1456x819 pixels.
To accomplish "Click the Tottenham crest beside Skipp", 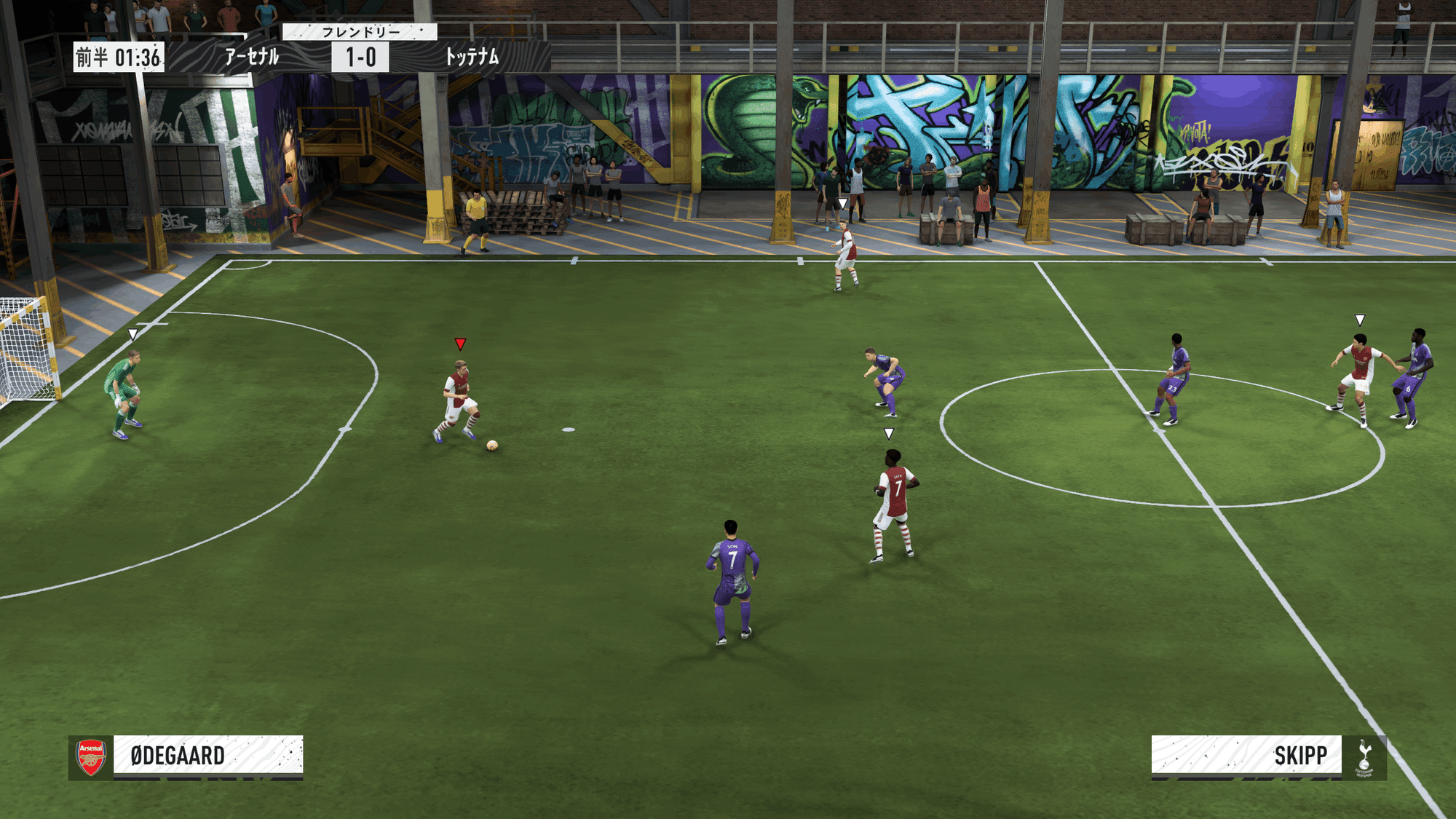I will coord(1364,758).
